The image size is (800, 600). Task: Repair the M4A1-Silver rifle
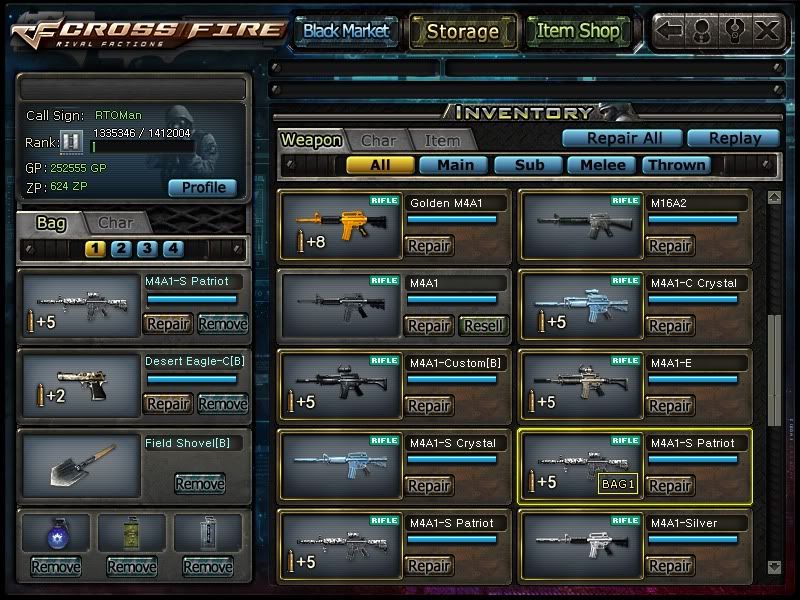point(670,566)
